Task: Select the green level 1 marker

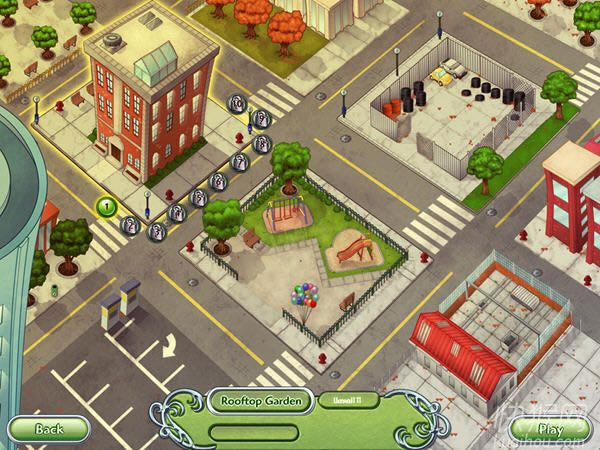Action: (x=106, y=207)
